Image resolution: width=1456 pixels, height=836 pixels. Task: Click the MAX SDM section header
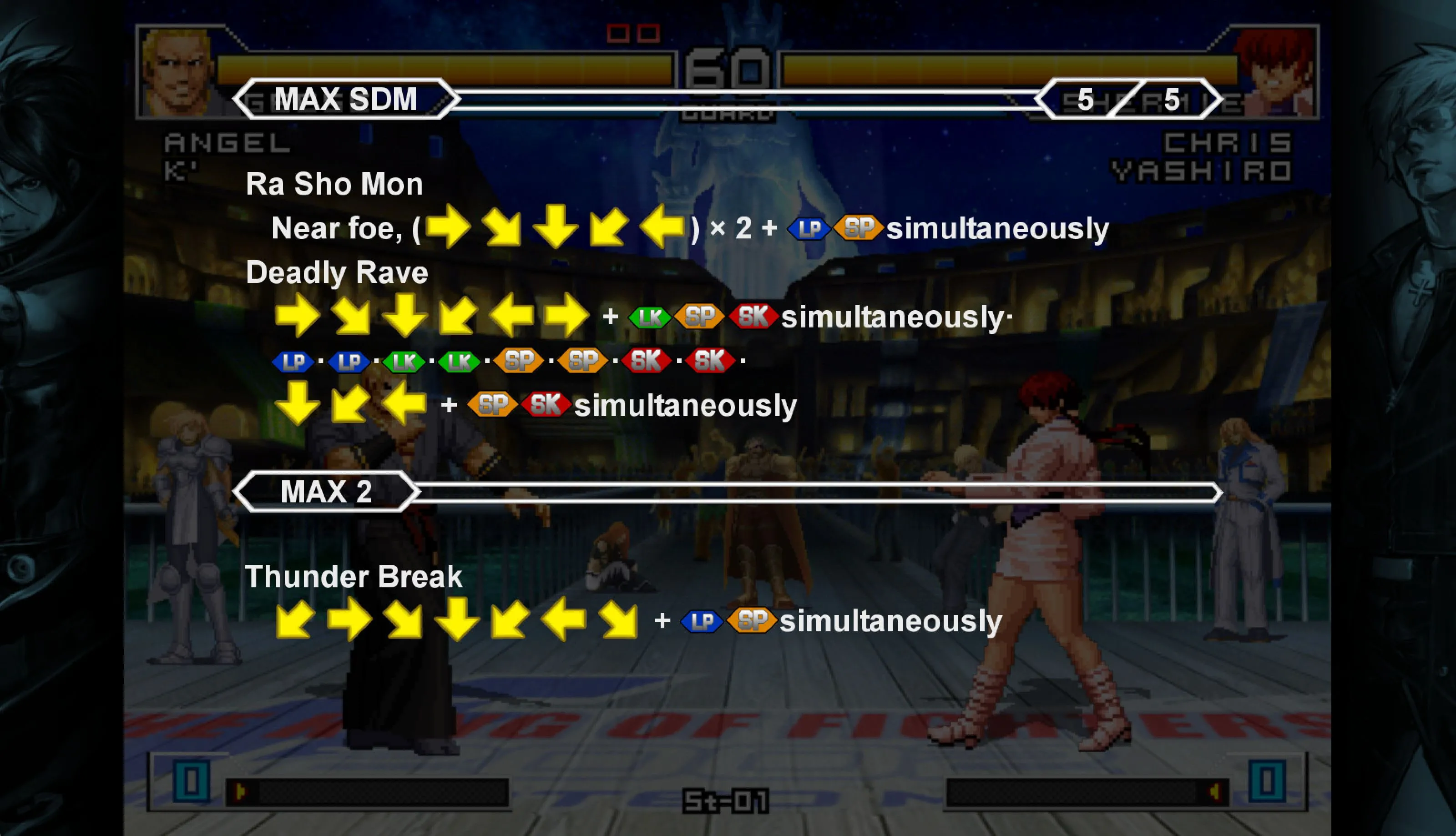click(x=346, y=99)
